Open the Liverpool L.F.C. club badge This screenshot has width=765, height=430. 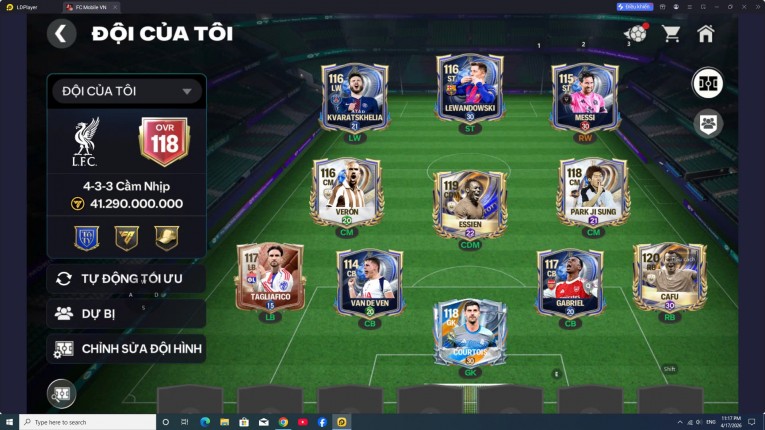[x=86, y=141]
